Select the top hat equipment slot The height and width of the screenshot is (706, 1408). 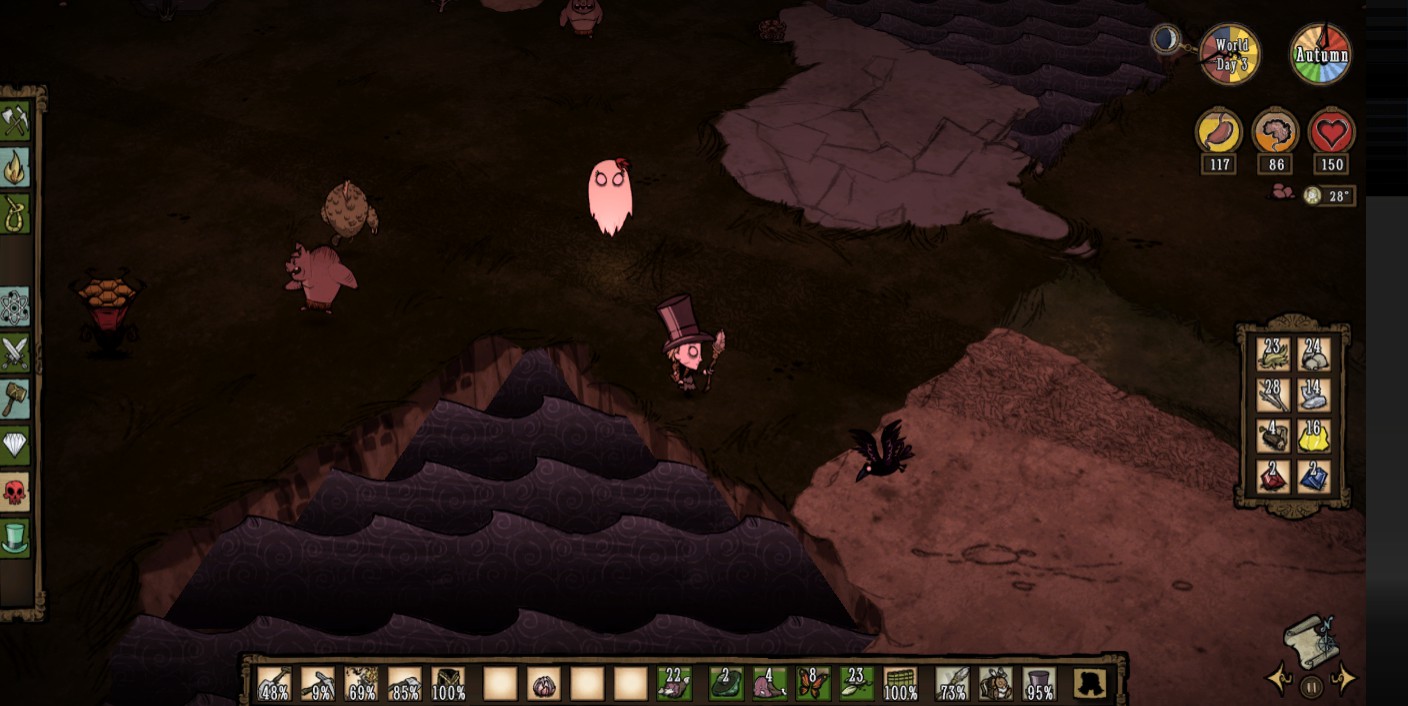[x=1039, y=684]
